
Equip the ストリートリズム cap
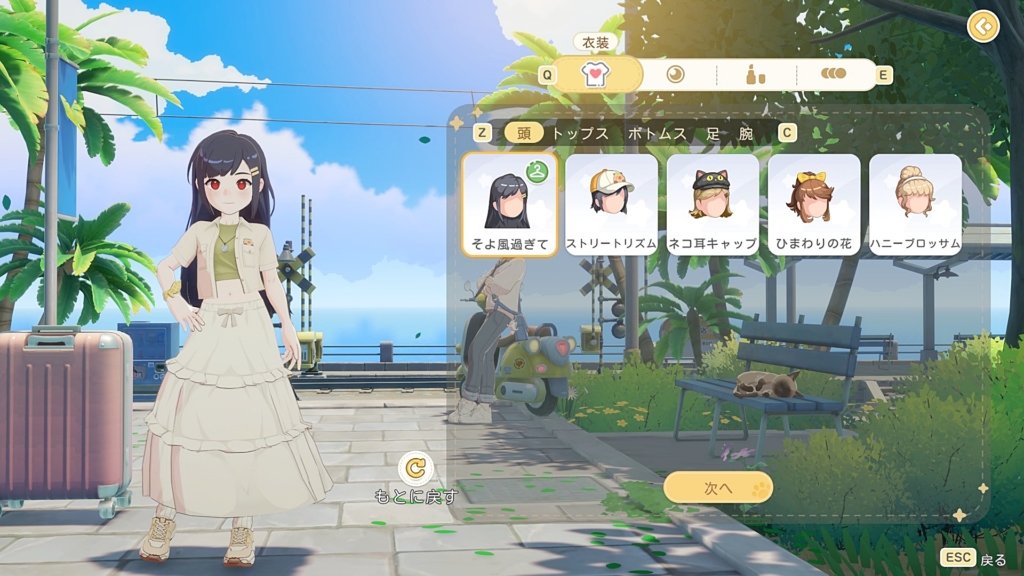611,204
